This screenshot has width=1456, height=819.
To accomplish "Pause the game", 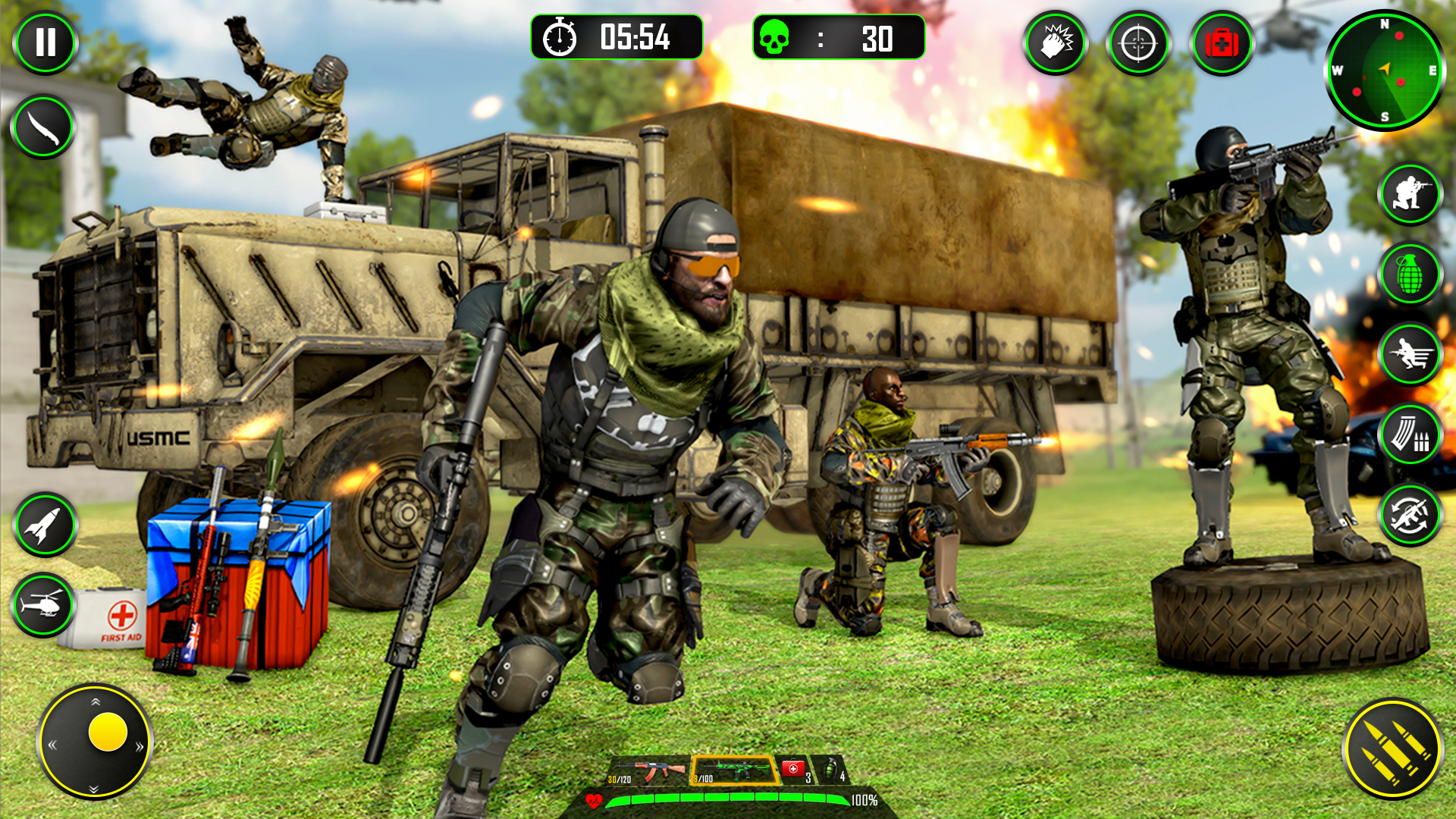I will [x=45, y=42].
